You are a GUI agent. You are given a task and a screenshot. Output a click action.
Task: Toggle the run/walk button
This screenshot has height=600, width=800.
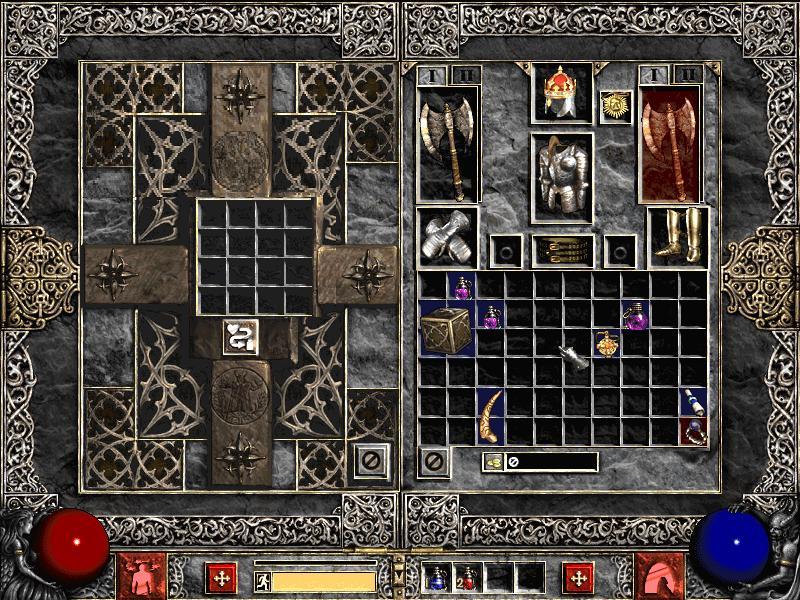point(262,580)
